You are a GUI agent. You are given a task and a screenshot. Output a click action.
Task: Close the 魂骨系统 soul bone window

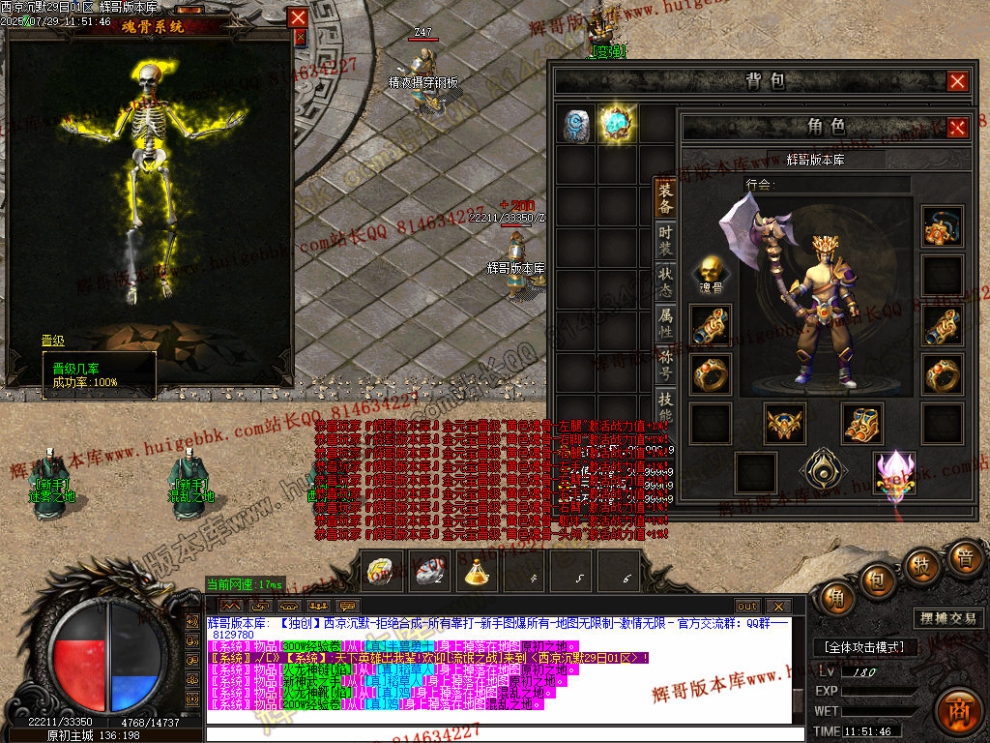point(298,17)
